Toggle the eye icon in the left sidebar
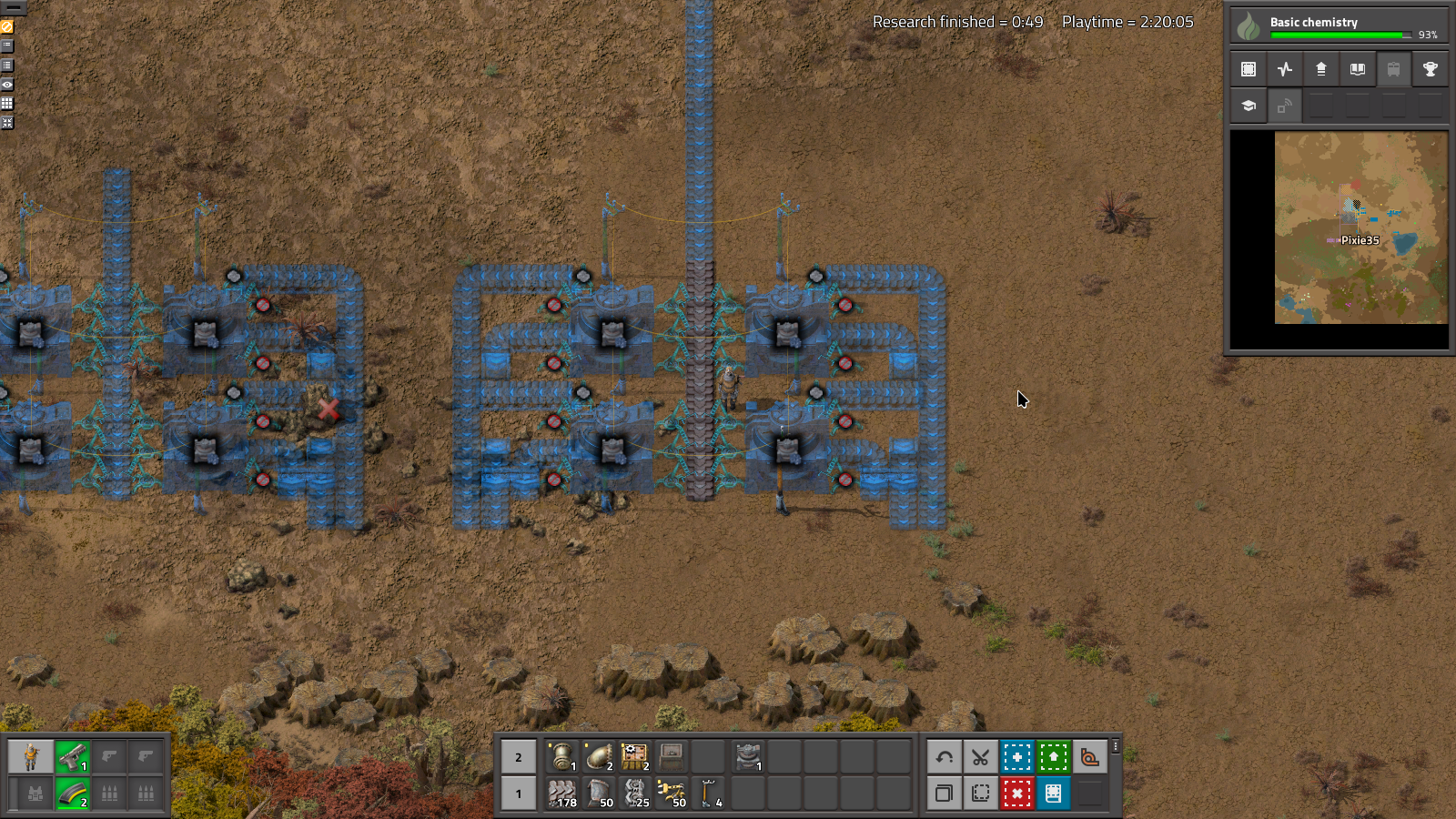Screen dimensions: 1456x819 [x=7, y=84]
